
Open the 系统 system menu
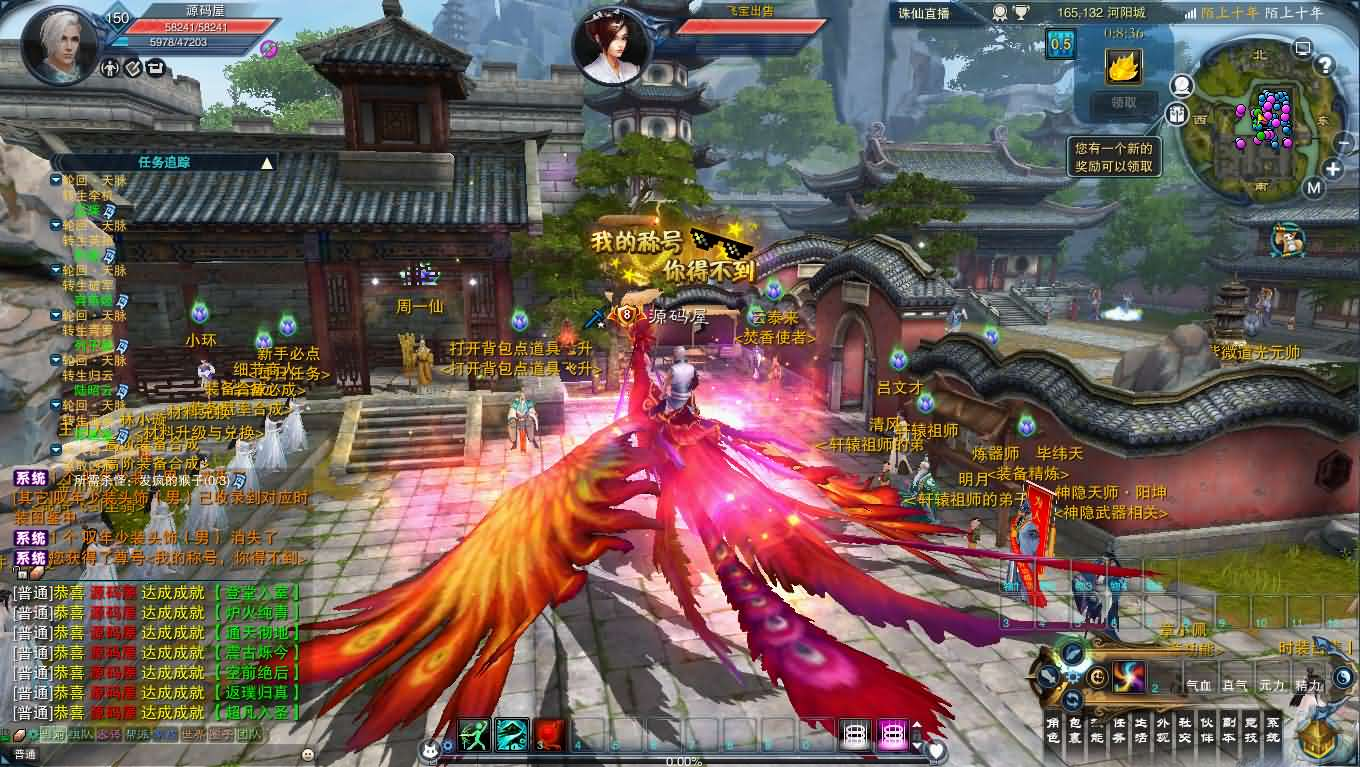(x=1272, y=729)
